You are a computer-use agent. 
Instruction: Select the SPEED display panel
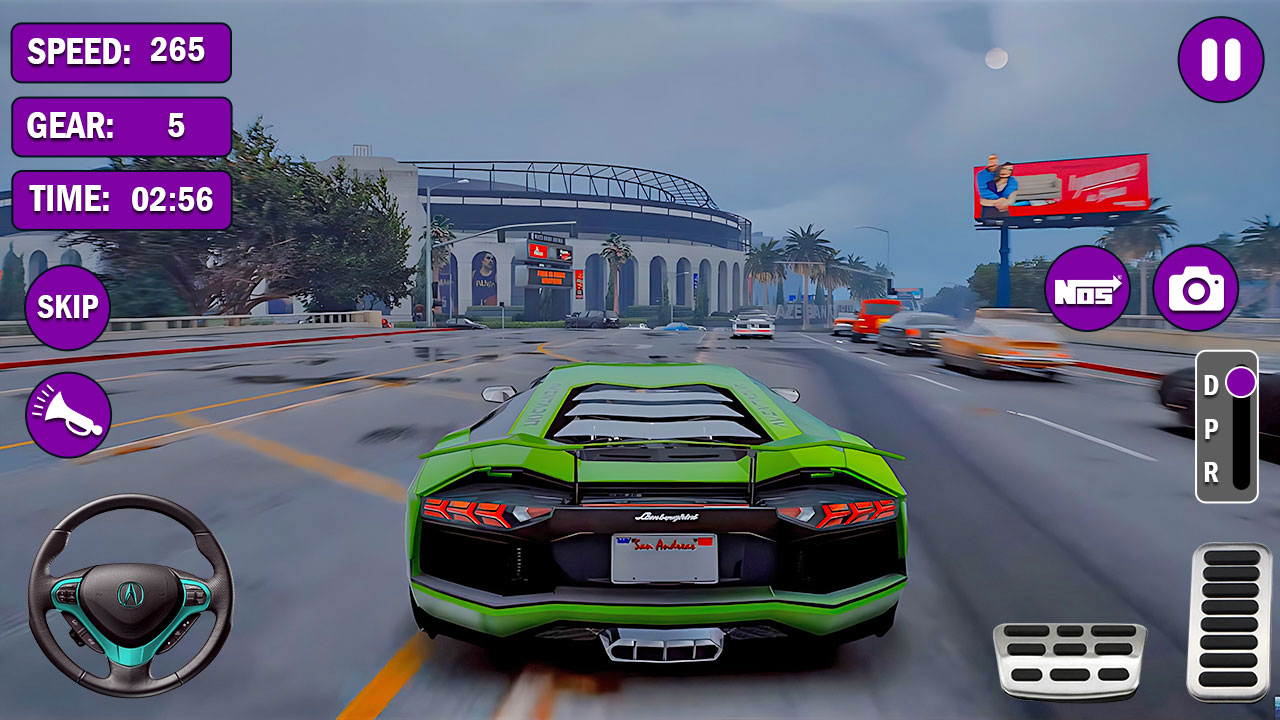[120, 55]
